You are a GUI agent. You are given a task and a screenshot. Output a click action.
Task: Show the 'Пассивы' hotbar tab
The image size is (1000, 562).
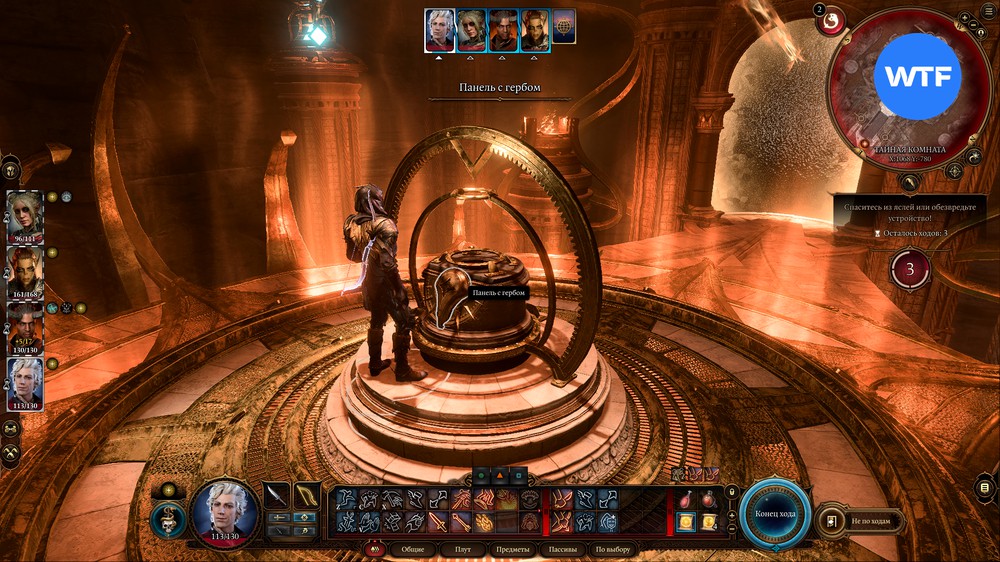point(563,549)
